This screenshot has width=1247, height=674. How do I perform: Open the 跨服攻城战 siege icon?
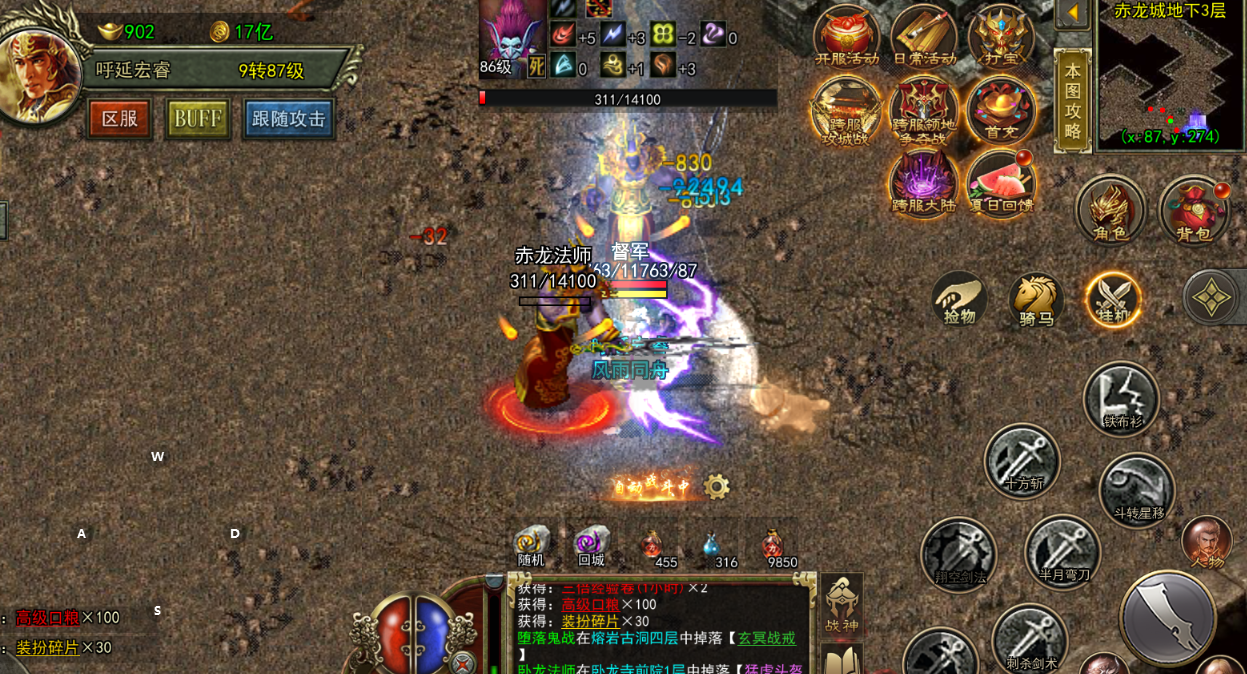pos(846,110)
